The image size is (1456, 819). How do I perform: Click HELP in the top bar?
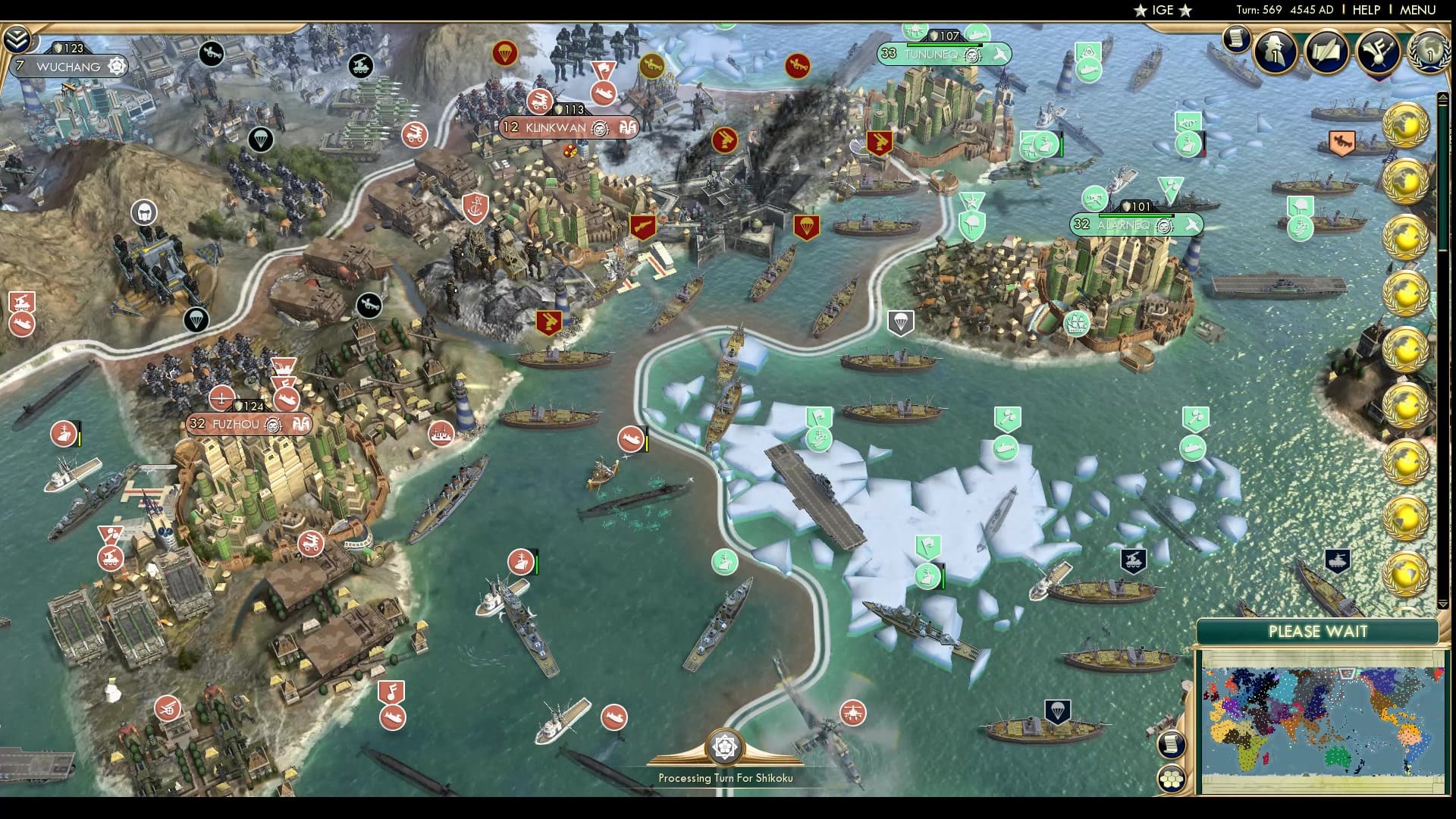(1365, 10)
